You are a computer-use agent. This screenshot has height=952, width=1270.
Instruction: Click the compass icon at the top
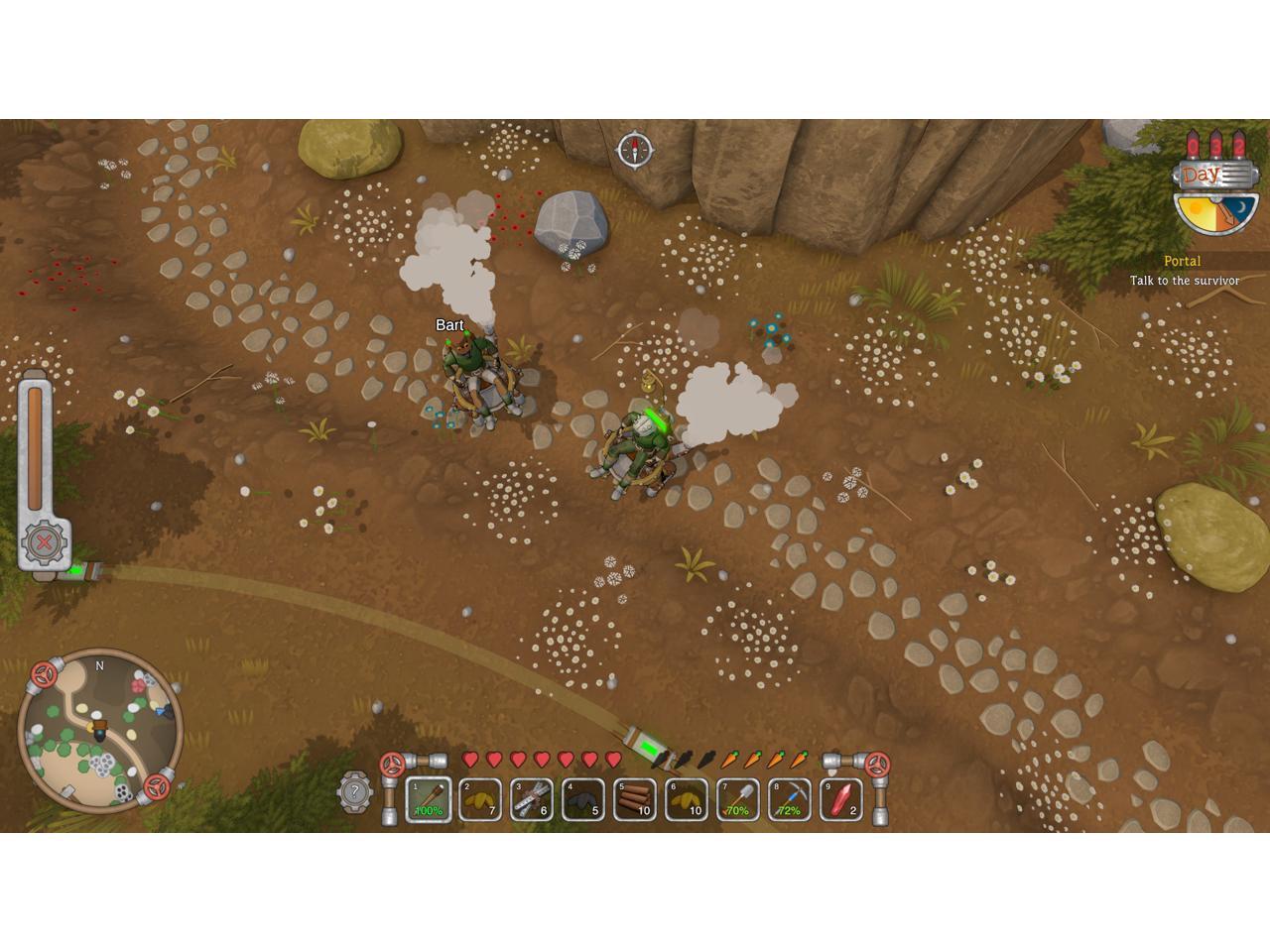pos(635,150)
